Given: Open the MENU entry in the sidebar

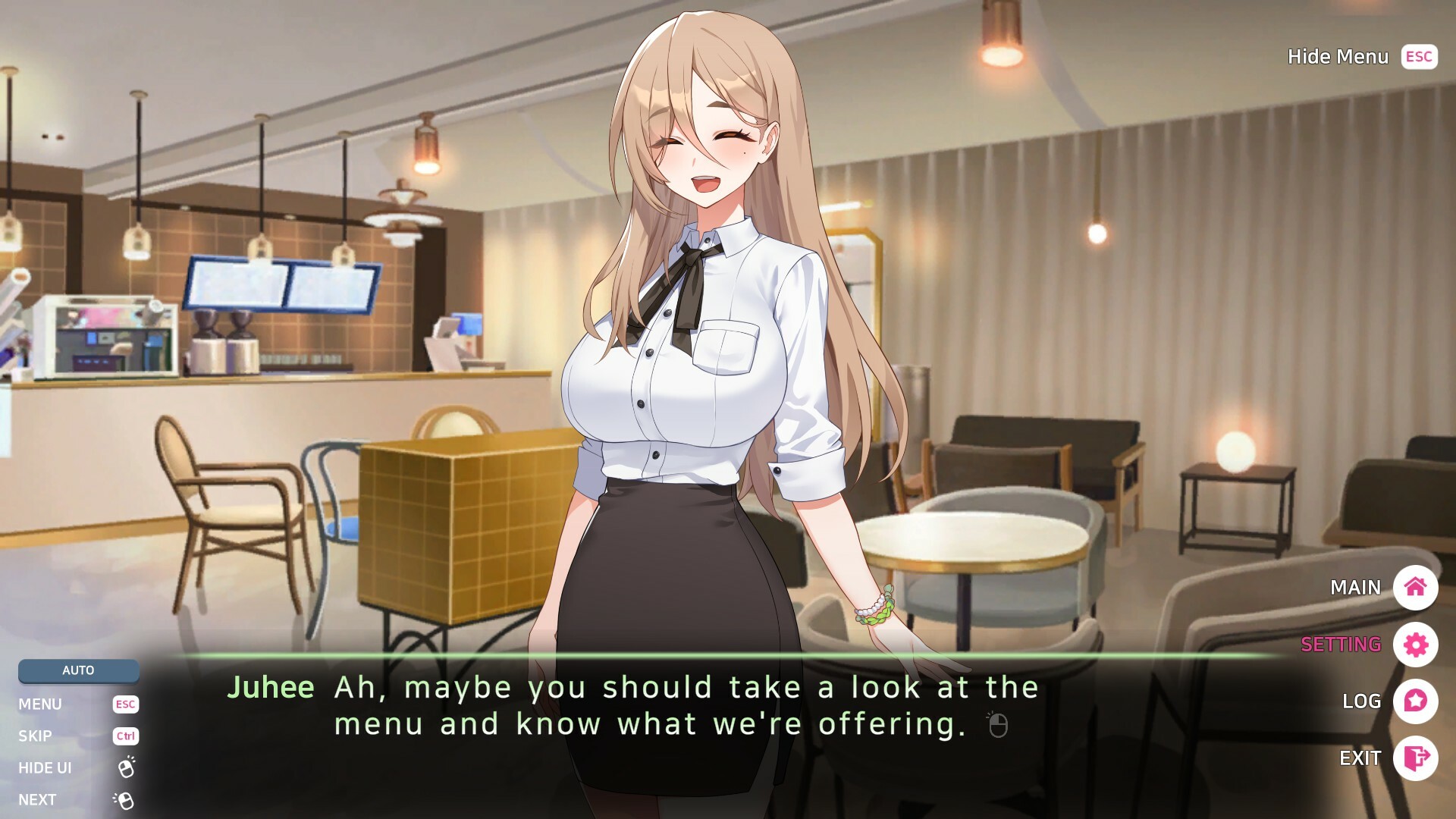Looking at the screenshot, I should point(42,704).
